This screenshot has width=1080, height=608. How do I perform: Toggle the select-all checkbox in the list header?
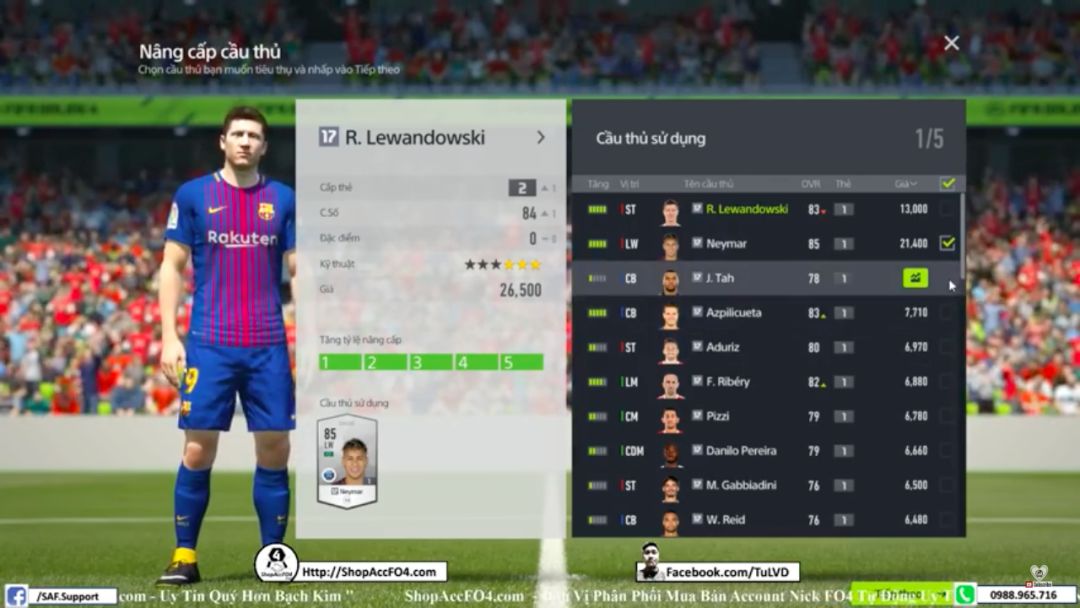point(948,184)
